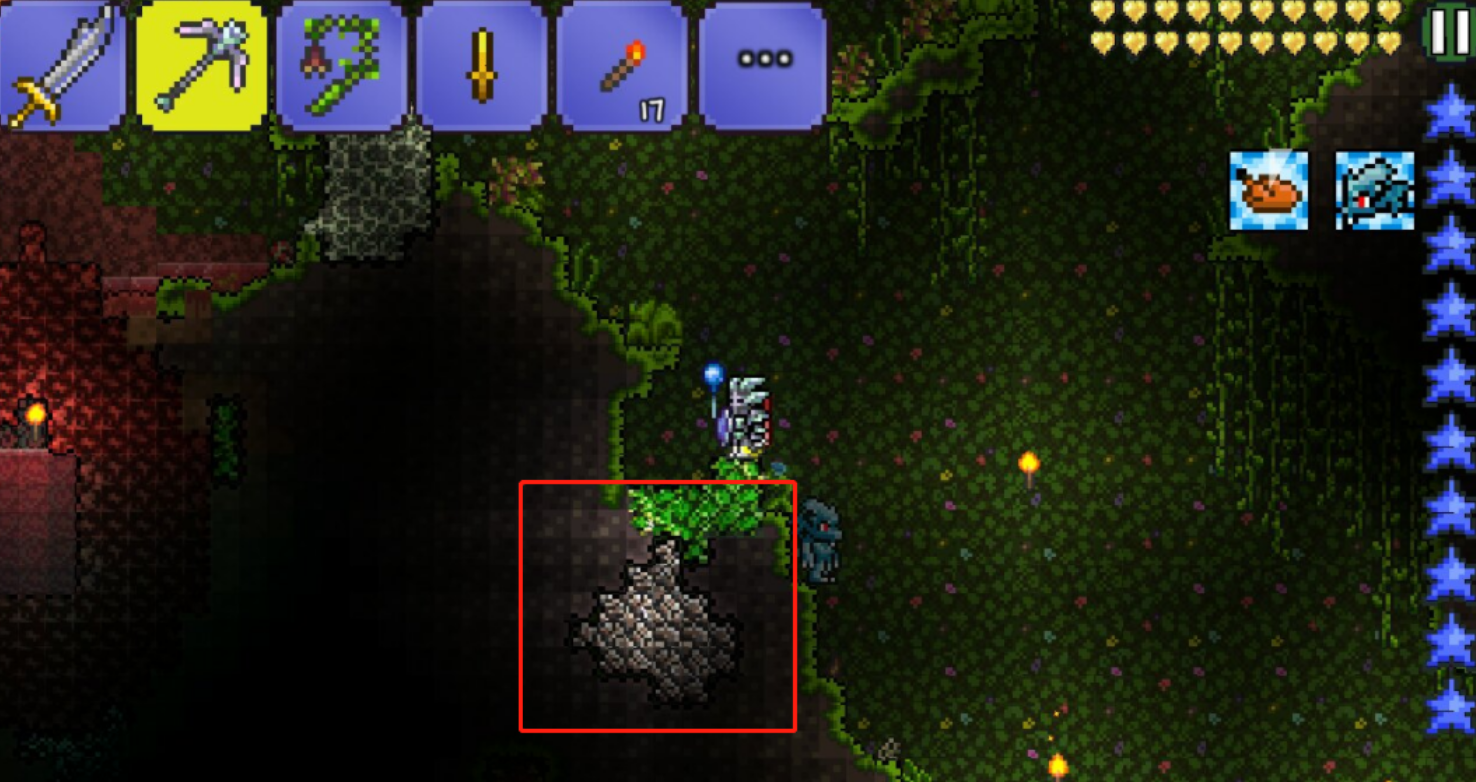Screen dimensions: 1476x782
Task: Equip the green vine grappling hook slot
Action: click(x=342, y=66)
